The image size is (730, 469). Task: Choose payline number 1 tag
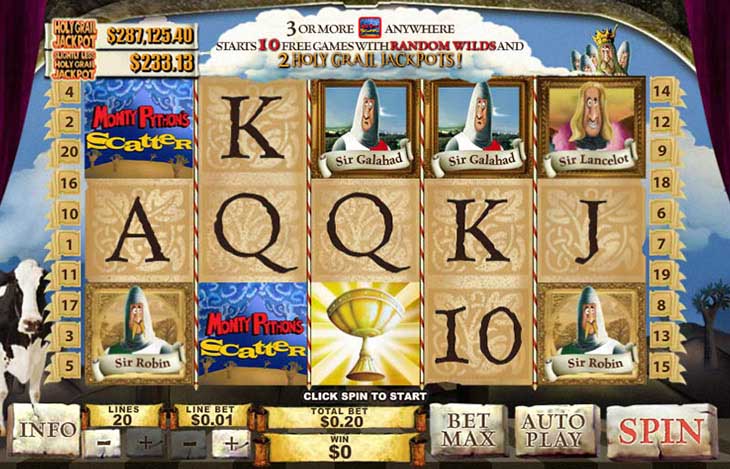click(x=70, y=242)
